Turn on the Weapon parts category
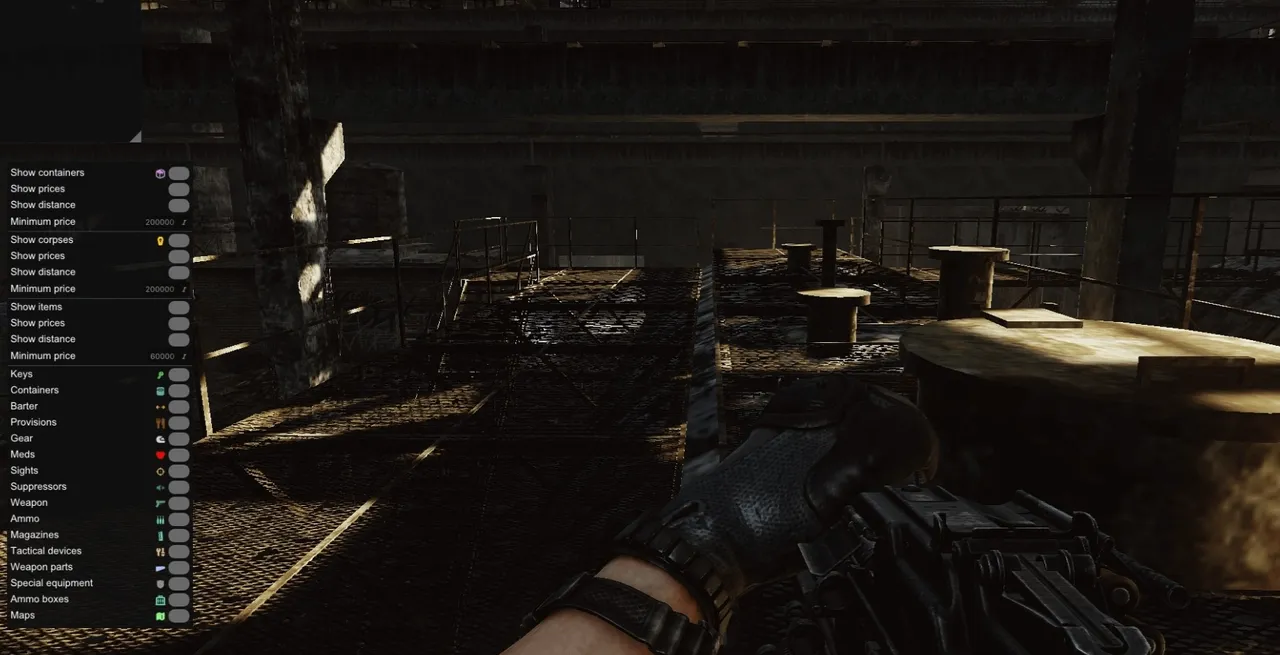The height and width of the screenshot is (655, 1280). 179,567
